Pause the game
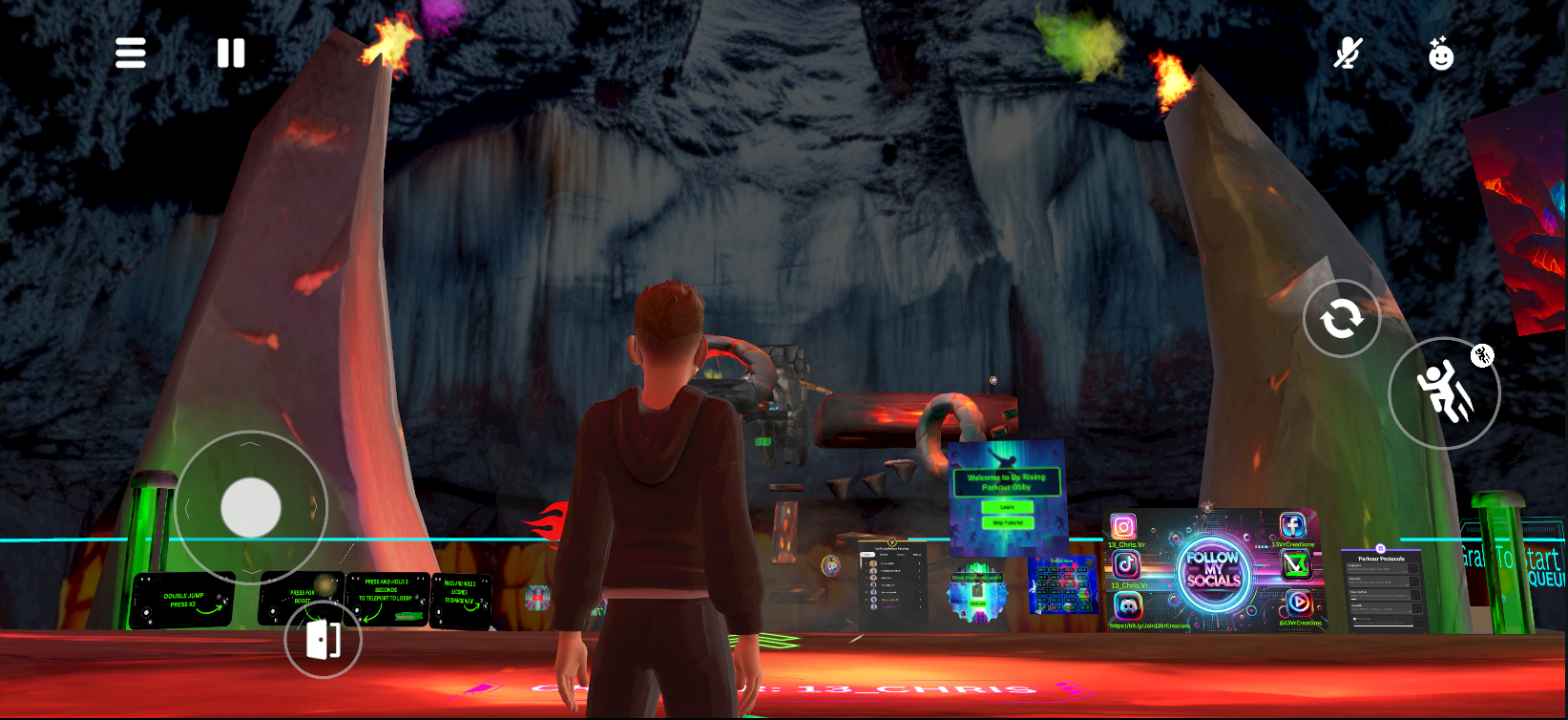The image size is (1568, 720). point(231,53)
